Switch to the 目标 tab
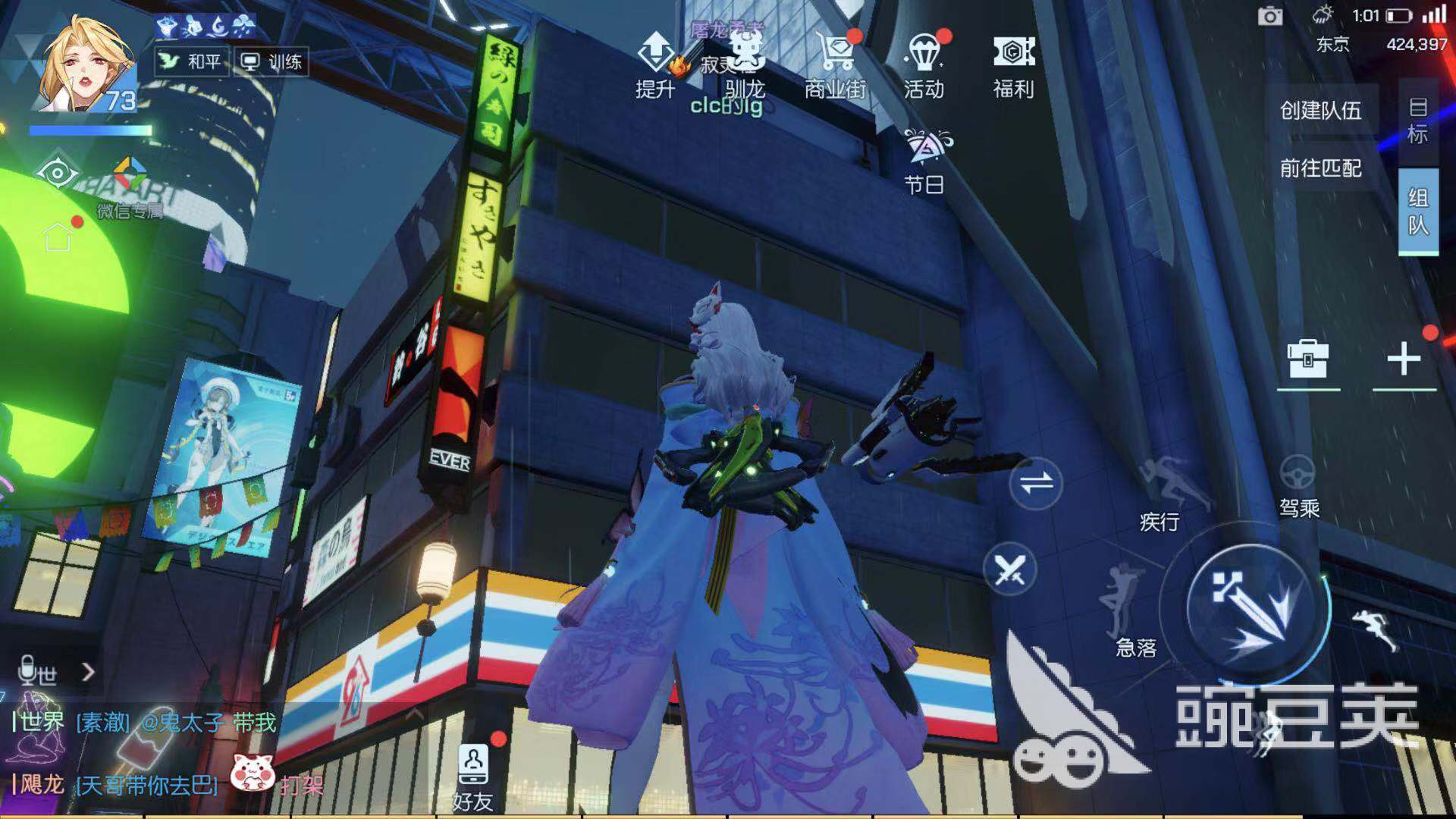The height and width of the screenshot is (819, 1456). pyautogui.click(x=1417, y=121)
